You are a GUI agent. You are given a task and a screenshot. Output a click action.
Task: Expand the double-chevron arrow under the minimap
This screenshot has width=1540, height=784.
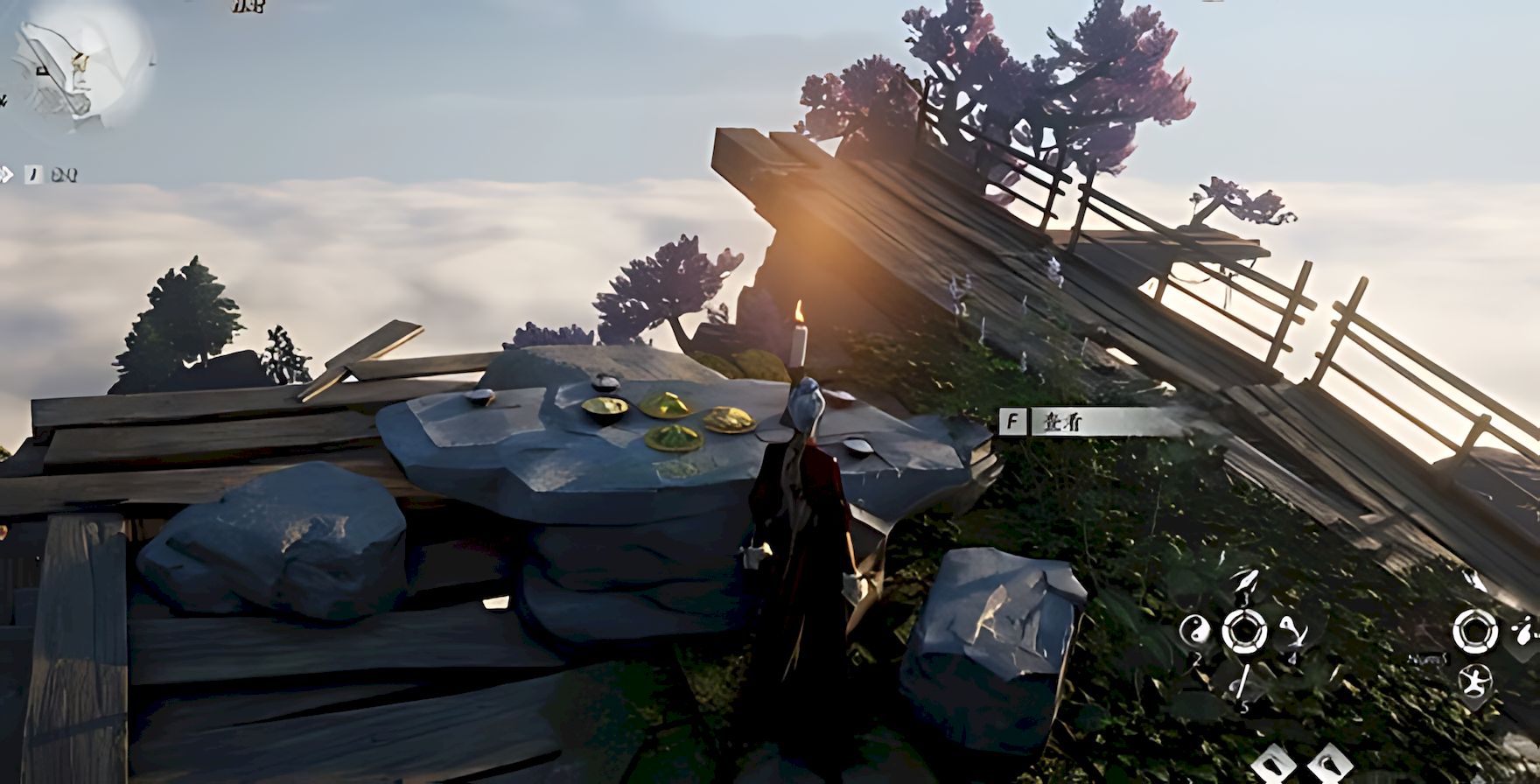point(7,175)
